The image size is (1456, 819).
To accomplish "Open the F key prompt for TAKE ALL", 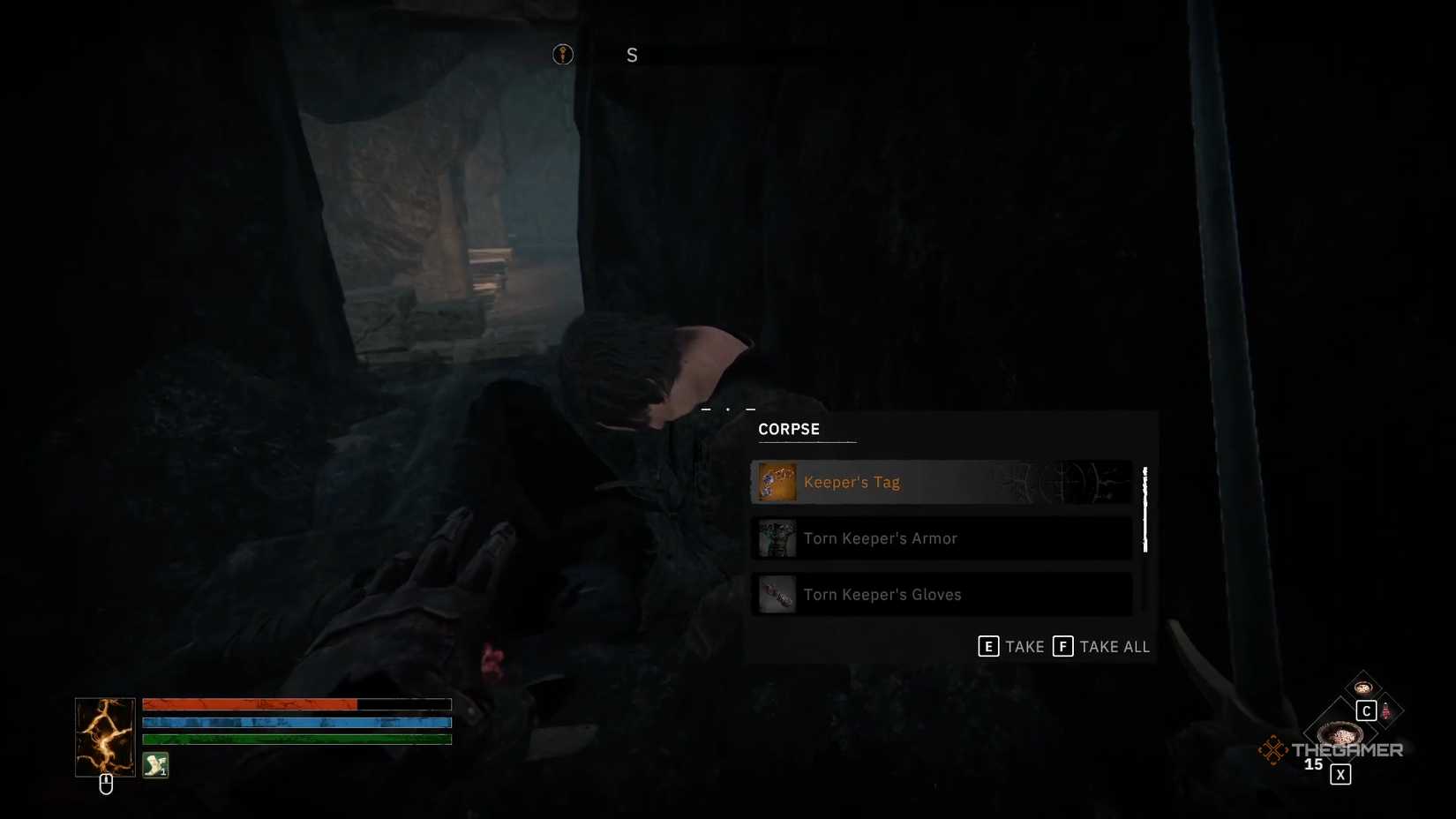I will point(1062,646).
